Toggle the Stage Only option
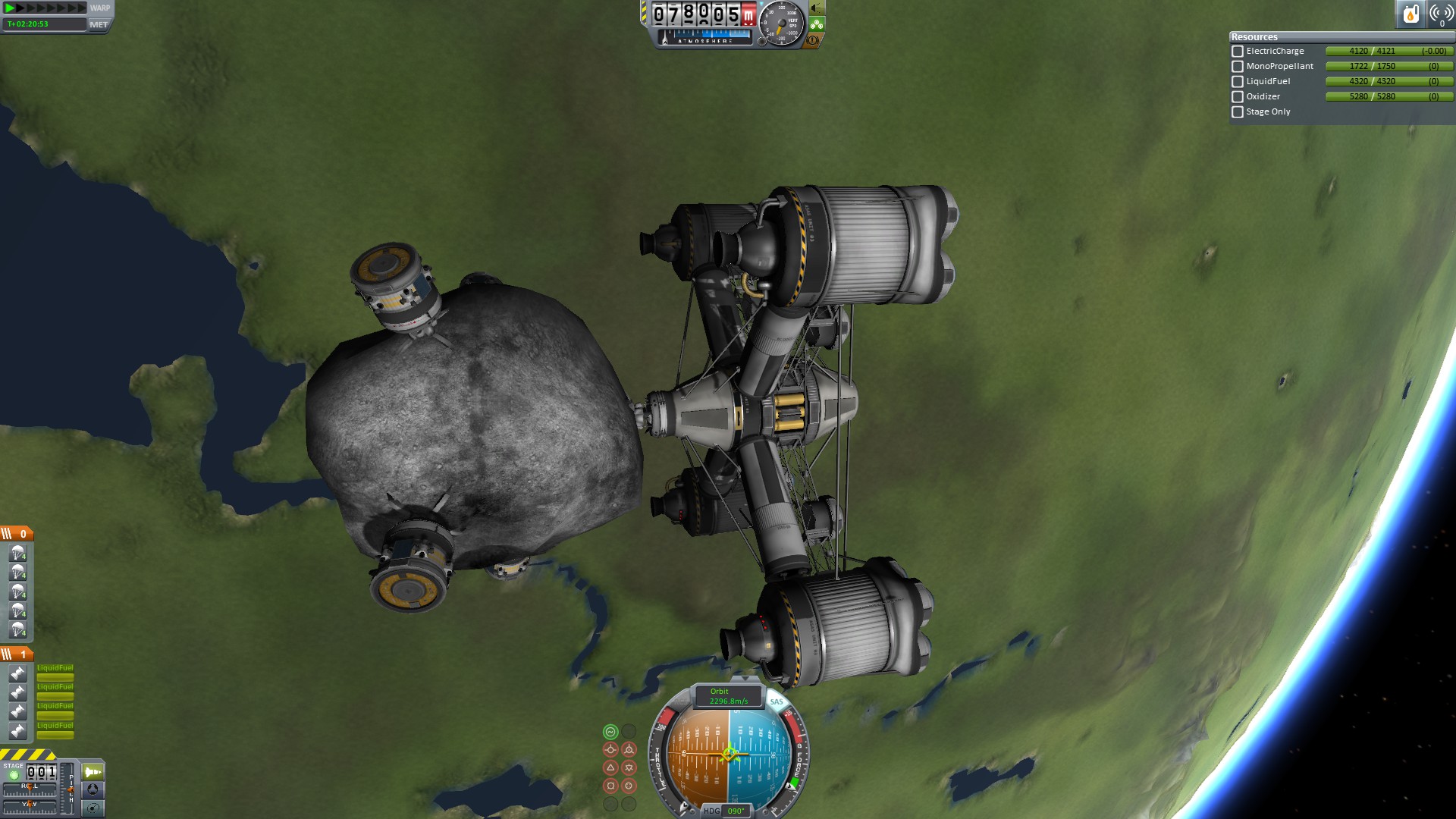The image size is (1456, 819). [x=1238, y=112]
